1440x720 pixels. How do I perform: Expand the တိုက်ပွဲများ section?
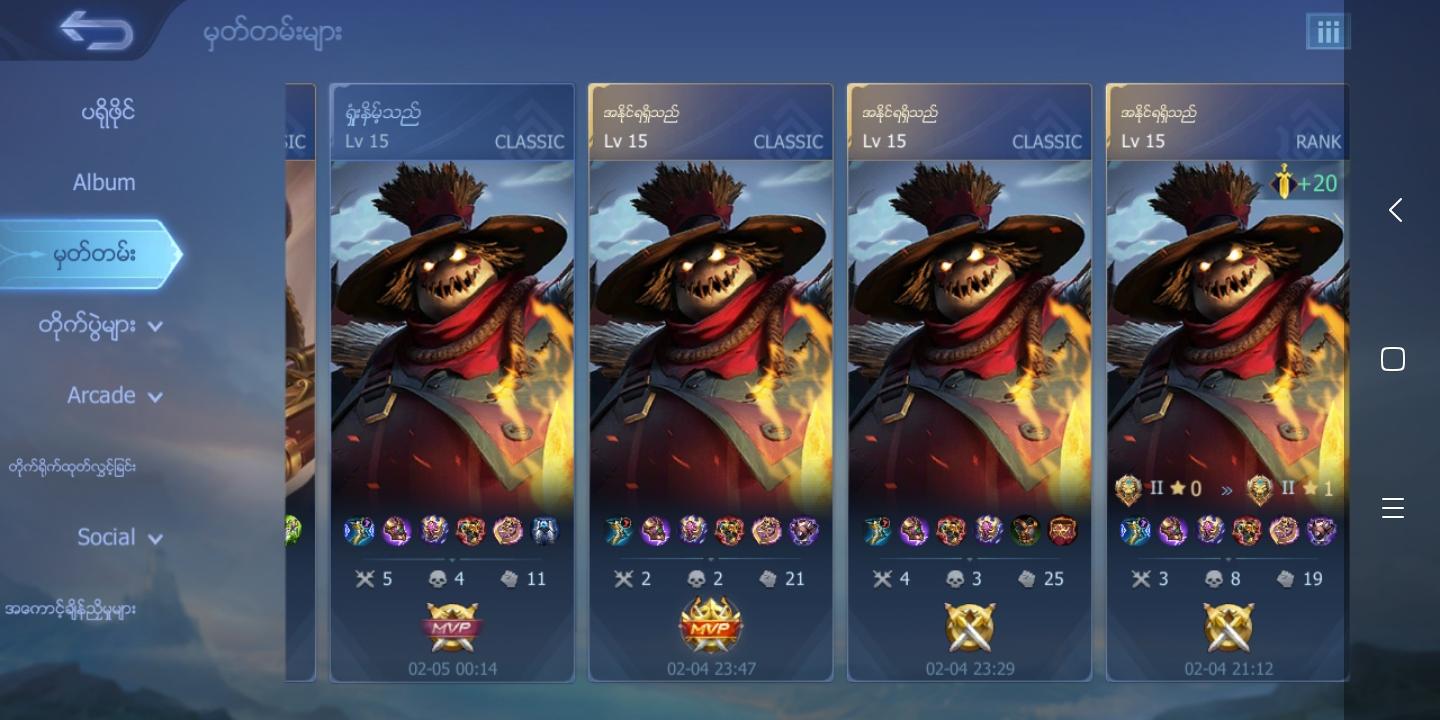[100, 325]
